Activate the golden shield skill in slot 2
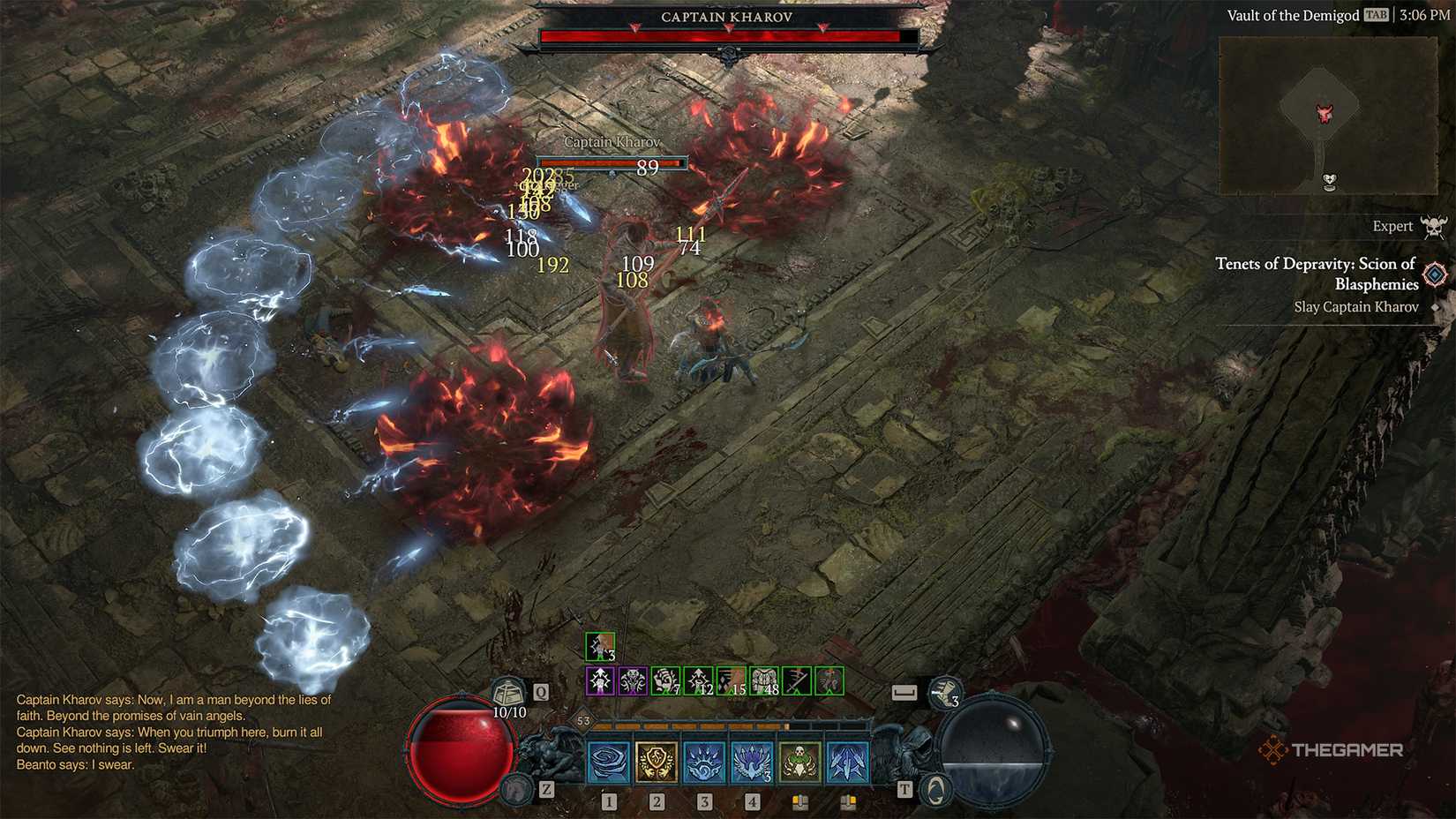Screen dimensions: 1456x819 (x=657, y=760)
